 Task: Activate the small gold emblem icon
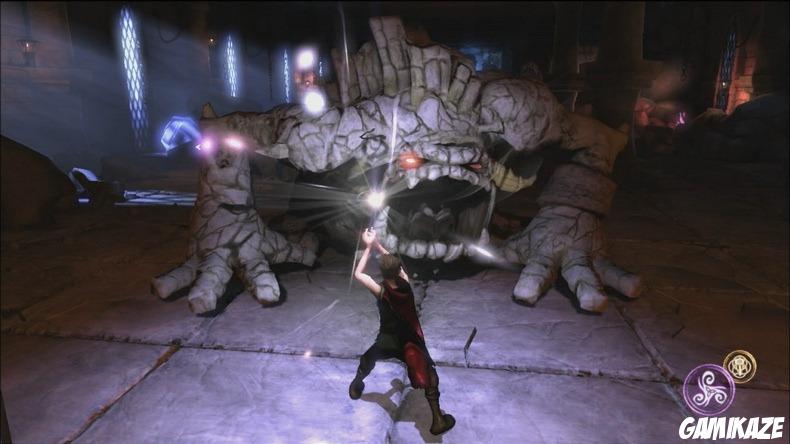(740, 365)
